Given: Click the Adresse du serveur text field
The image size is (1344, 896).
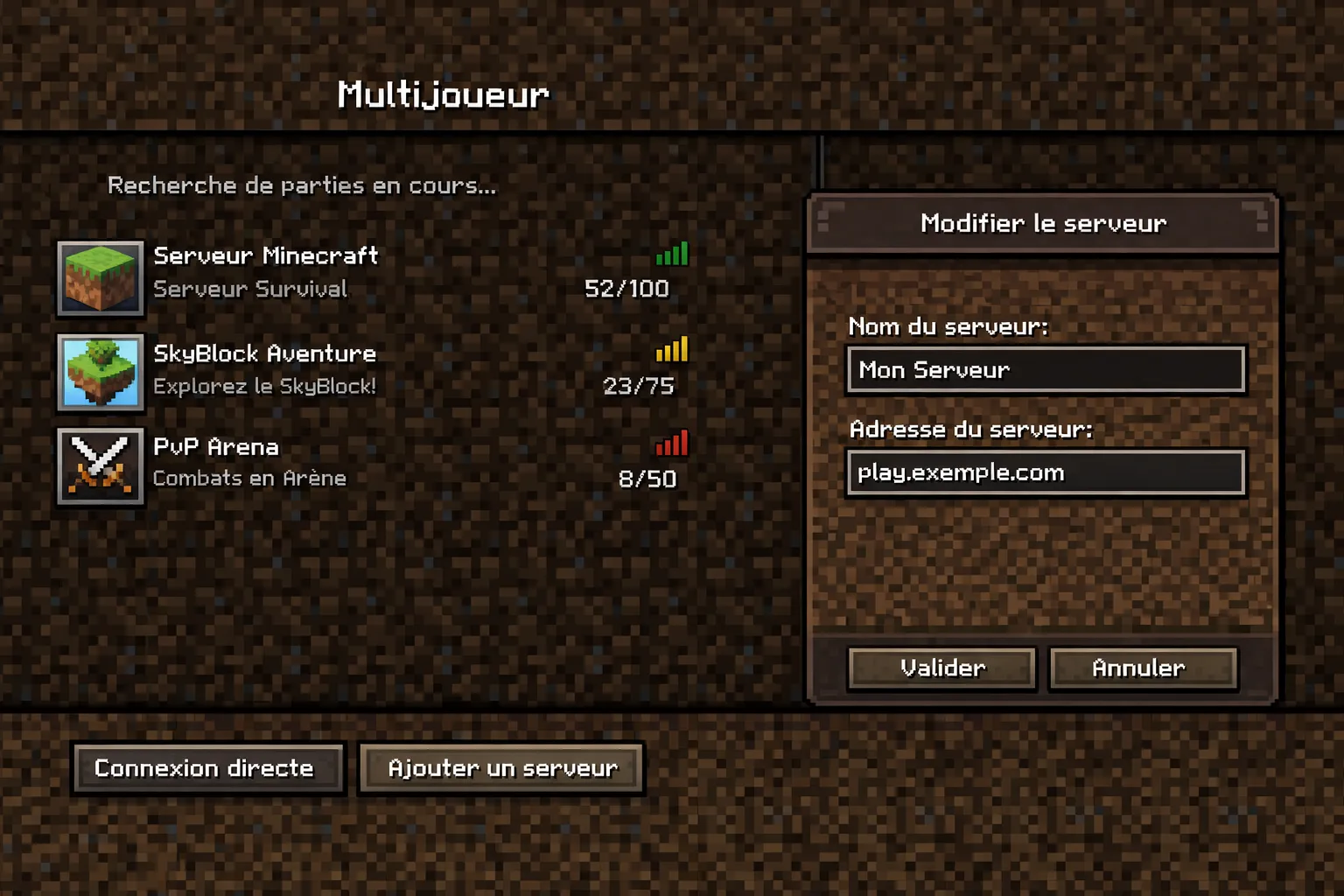Looking at the screenshot, I should tap(1045, 472).
